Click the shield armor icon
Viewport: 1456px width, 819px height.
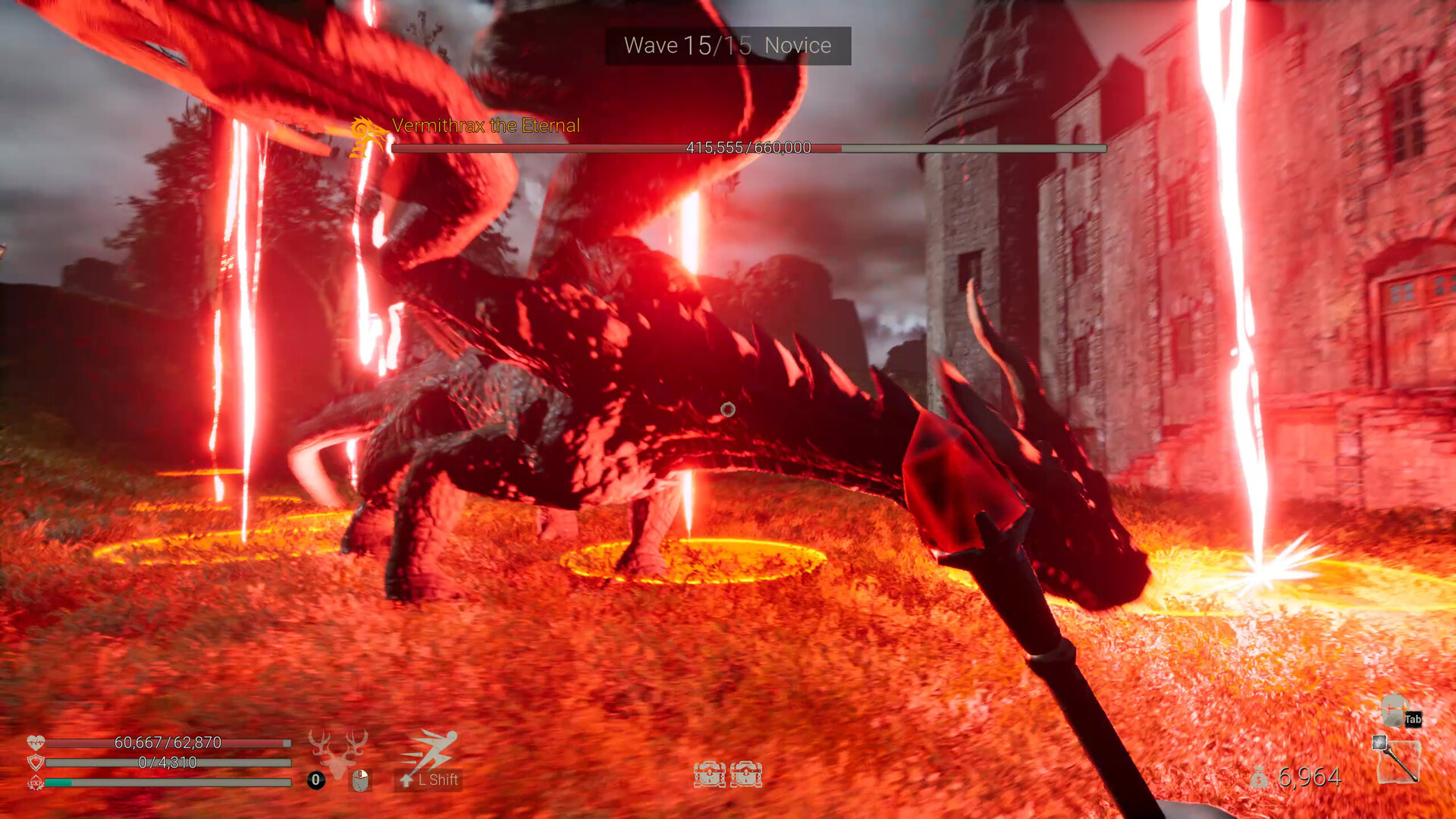[x=36, y=761]
